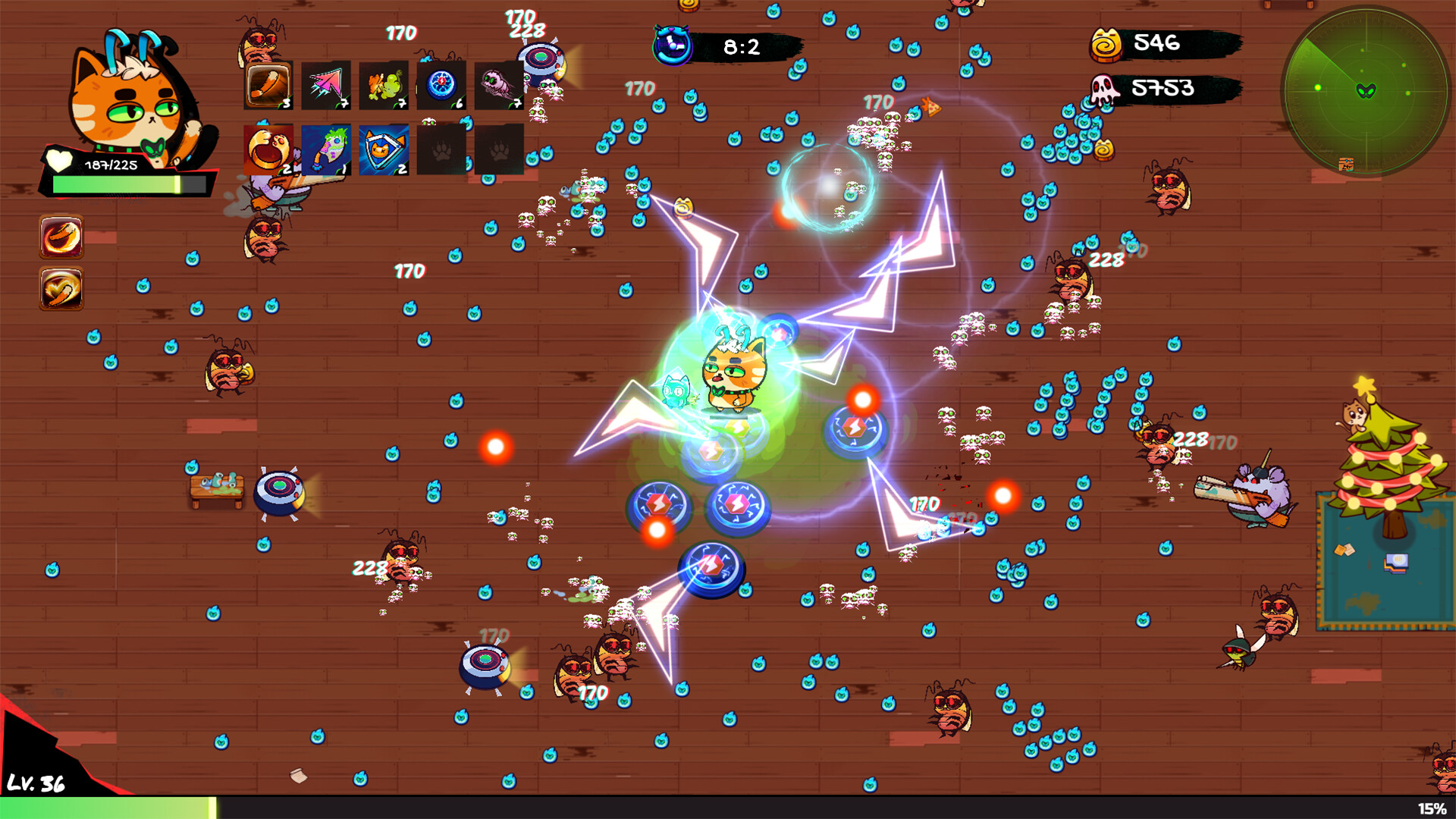The height and width of the screenshot is (819, 1456).
Task: Click the pink caterpillar weapon icon
Action: pos(500,85)
